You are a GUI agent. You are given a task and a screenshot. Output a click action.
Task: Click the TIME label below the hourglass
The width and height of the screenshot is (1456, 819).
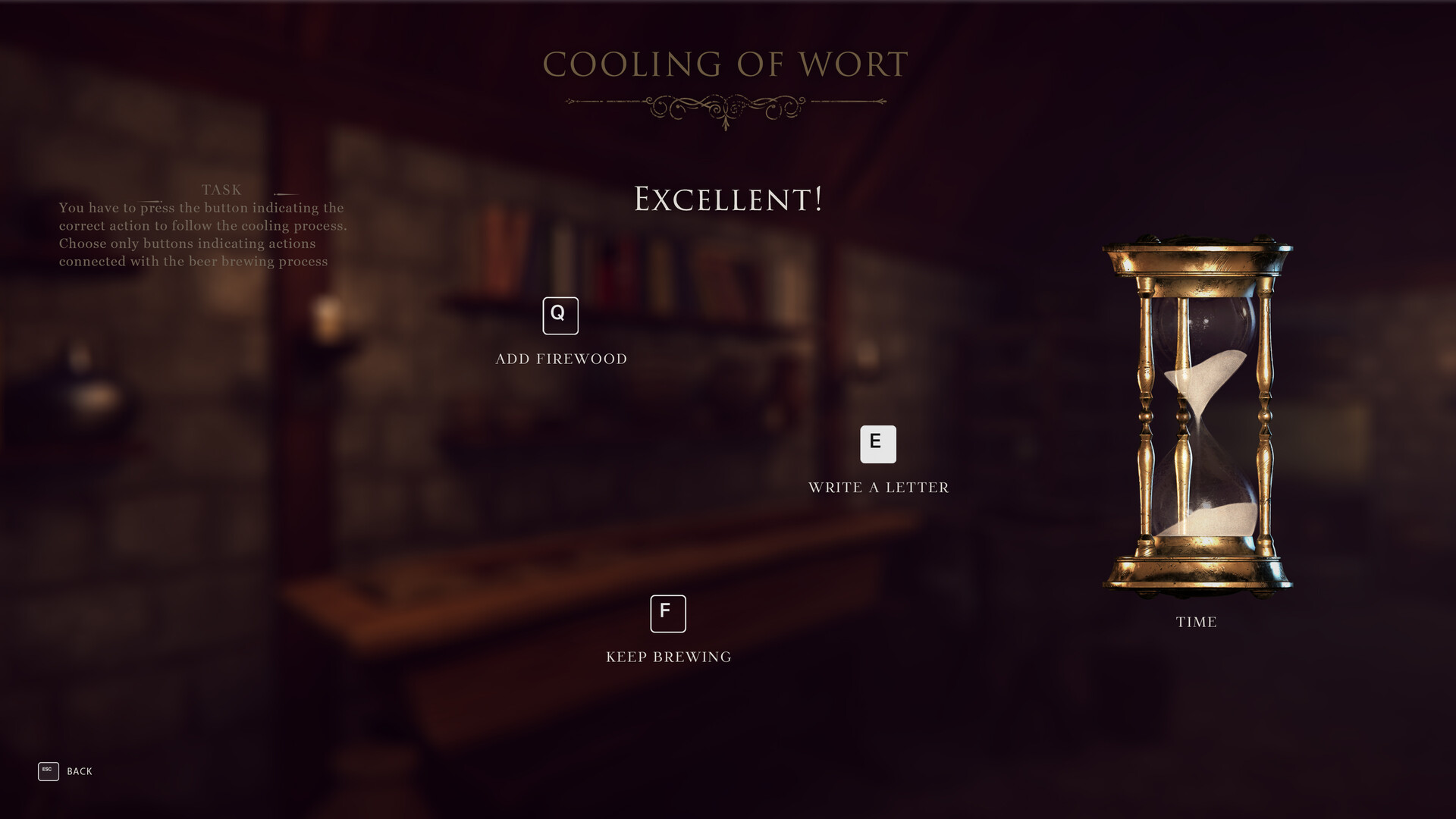[1196, 622]
